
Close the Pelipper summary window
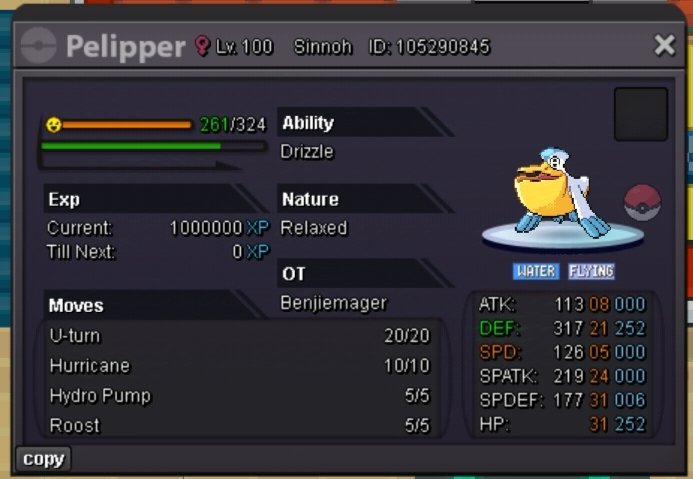[665, 45]
